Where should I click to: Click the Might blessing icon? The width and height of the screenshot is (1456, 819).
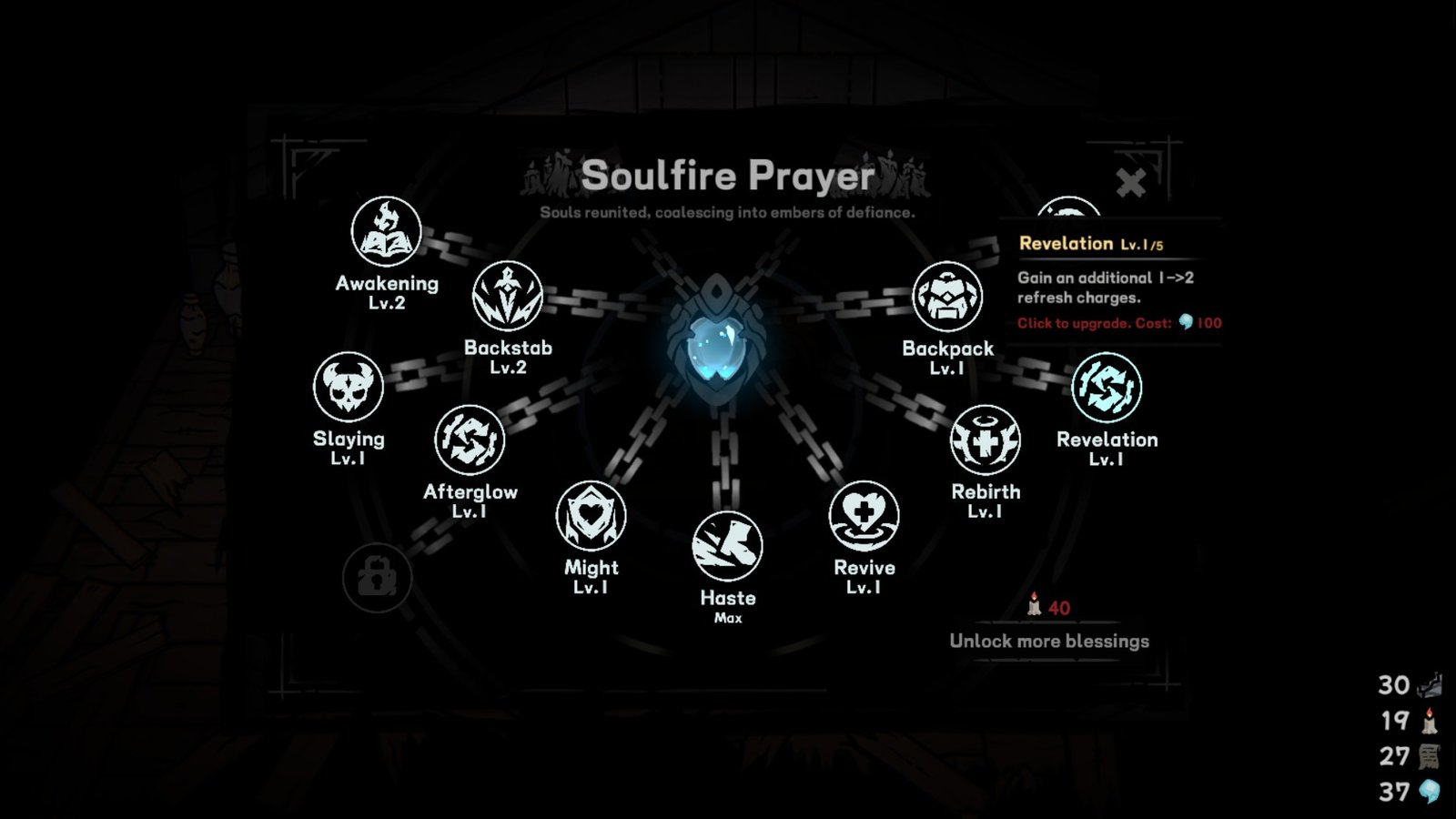tap(590, 515)
